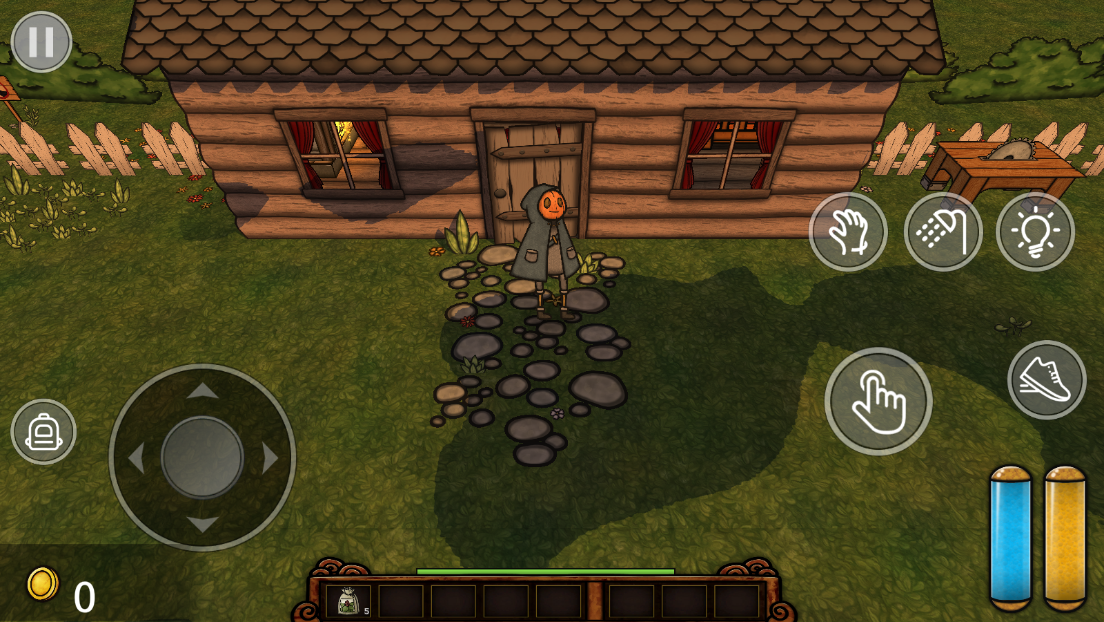Tap the pointing-hand interact button
This screenshot has width=1104, height=622.
[x=878, y=401]
